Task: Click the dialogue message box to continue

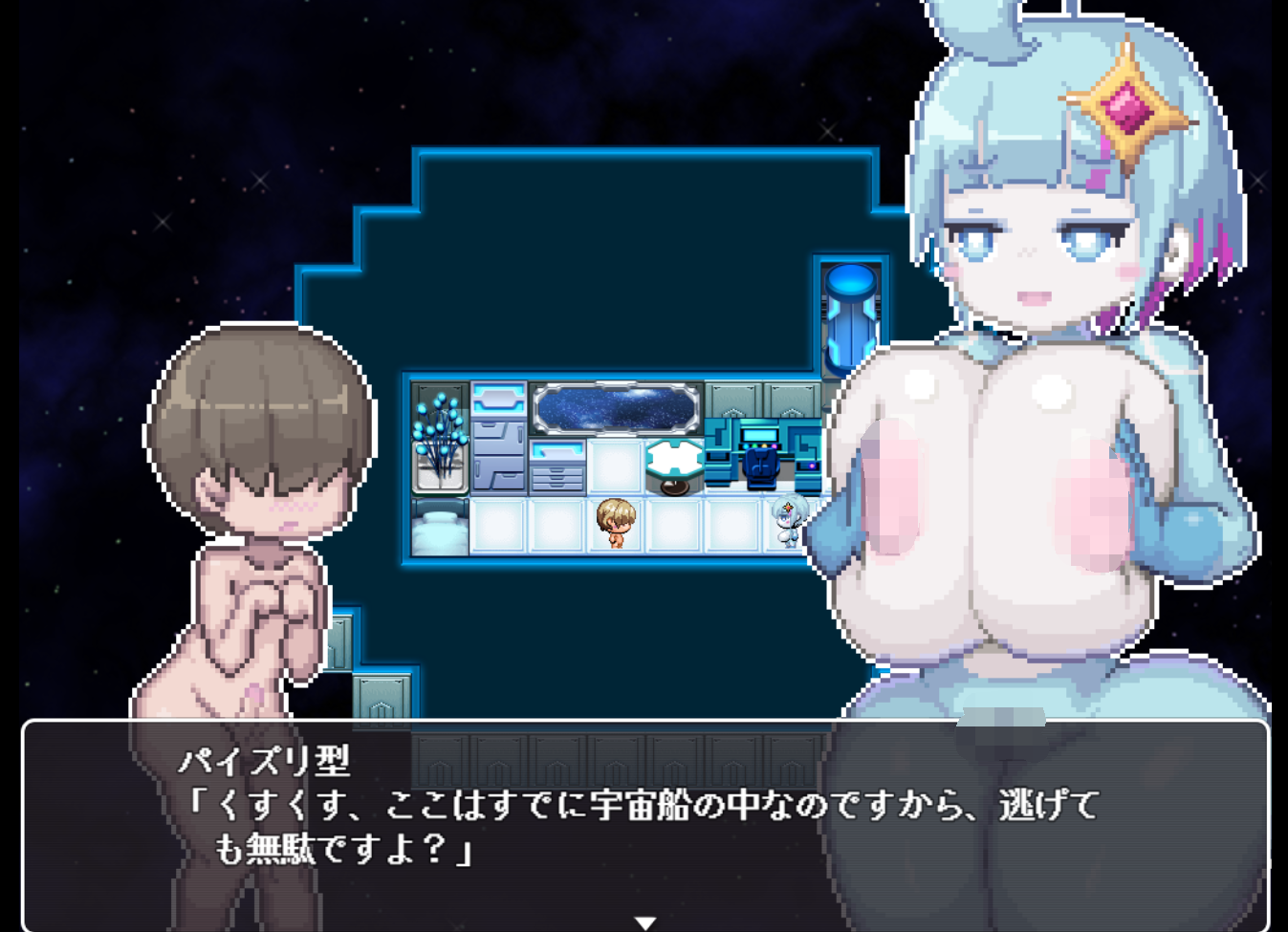Action: [645, 822]
